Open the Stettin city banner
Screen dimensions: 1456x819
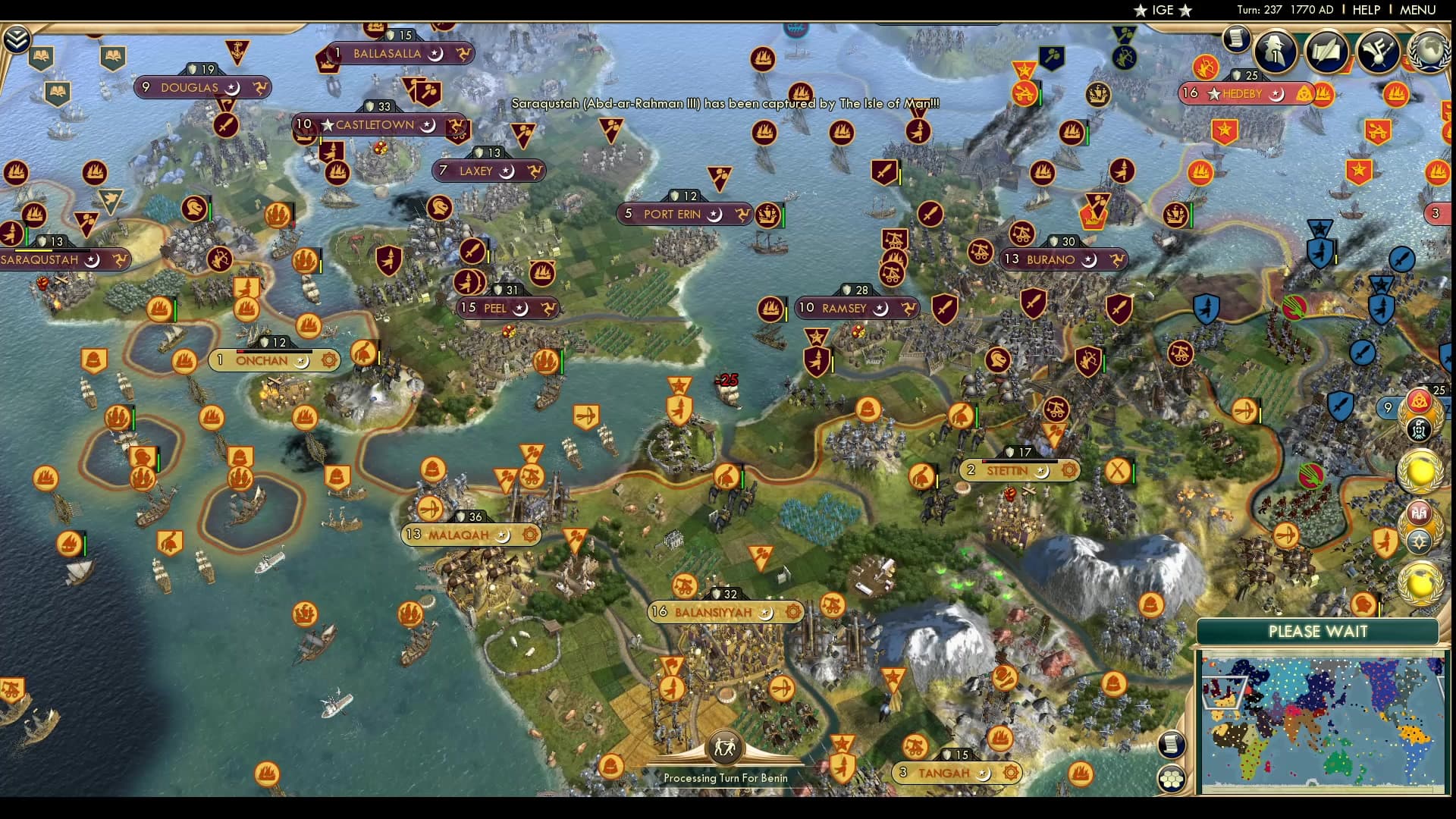(1007, 471)
